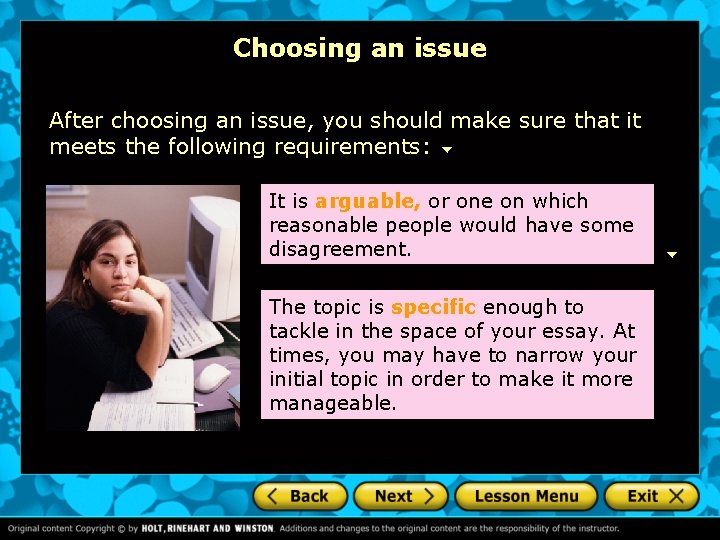The image size is (720, 540).
Task: Open the Lesson Menu
Action: [526, 496]
